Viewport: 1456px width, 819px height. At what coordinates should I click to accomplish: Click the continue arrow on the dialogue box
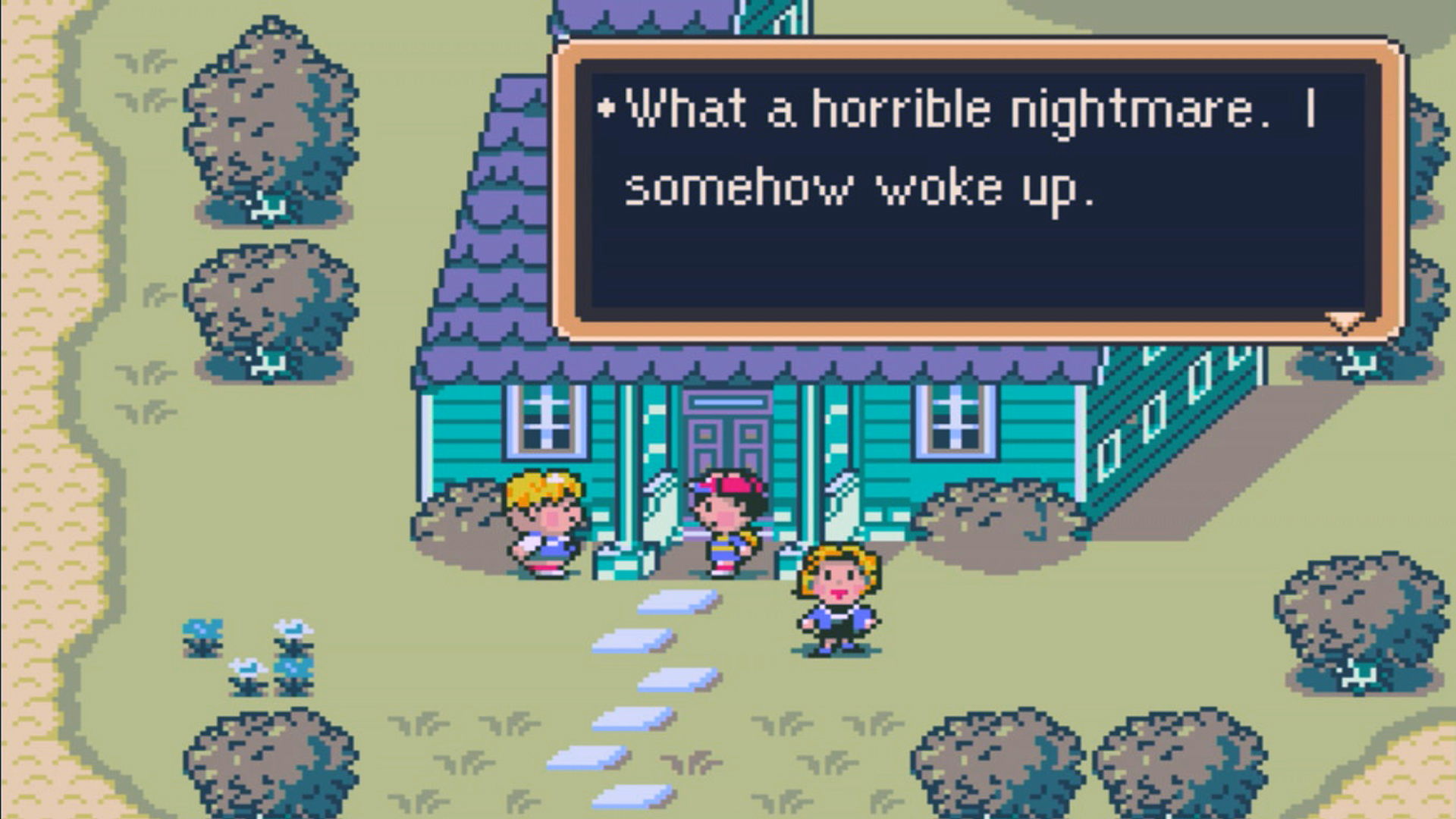pyautogui.click(x=1342, y=322)
